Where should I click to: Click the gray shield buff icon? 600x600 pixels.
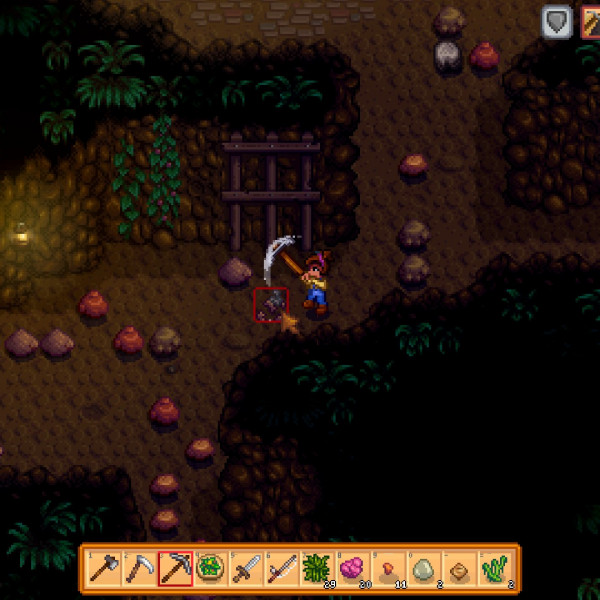557,23
